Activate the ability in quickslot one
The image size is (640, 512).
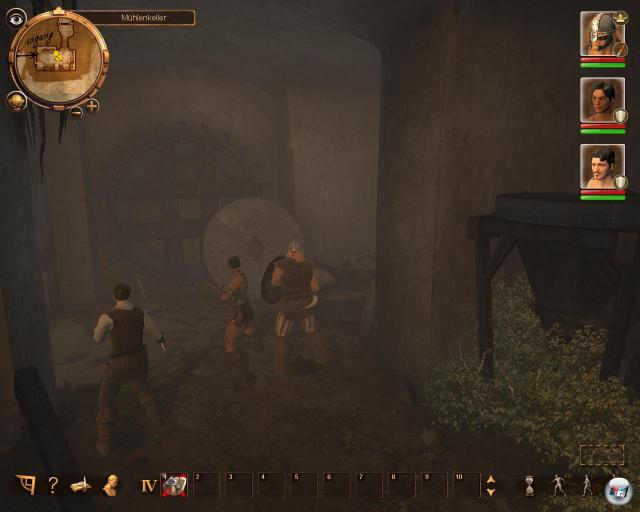pos(174,485)
